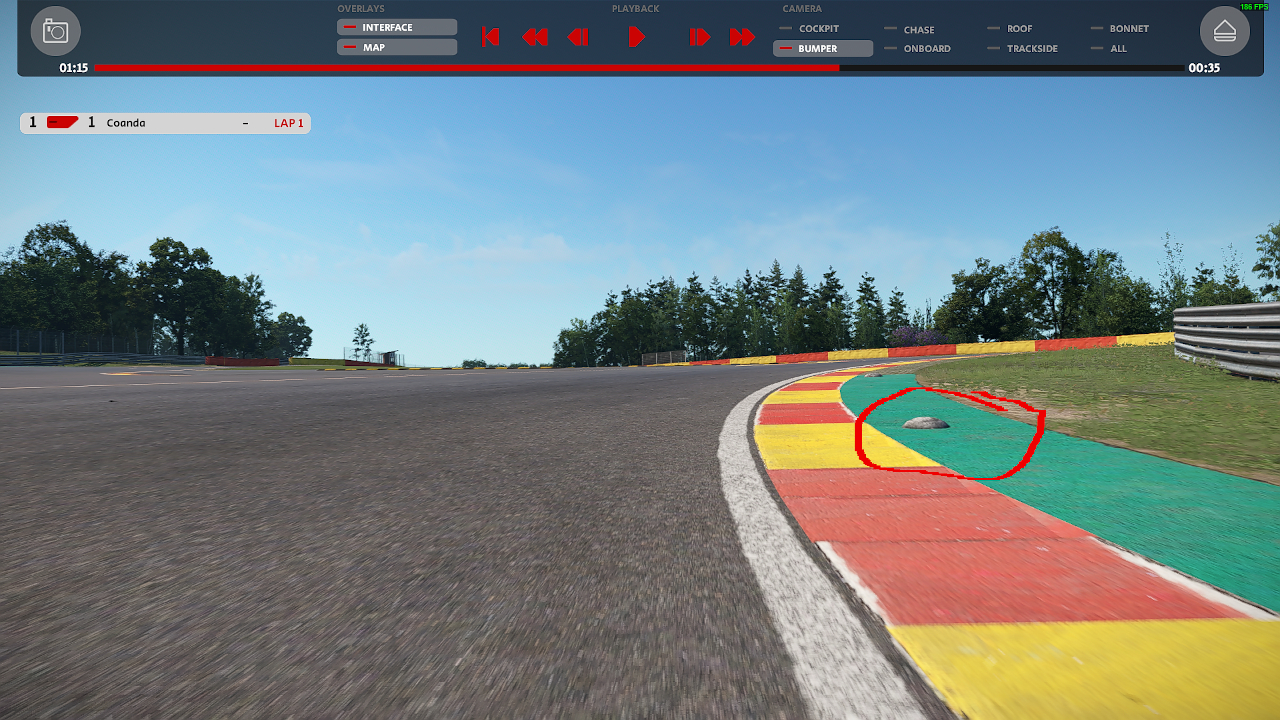Choose the Trackside camera

click(x=1031, y=48)
